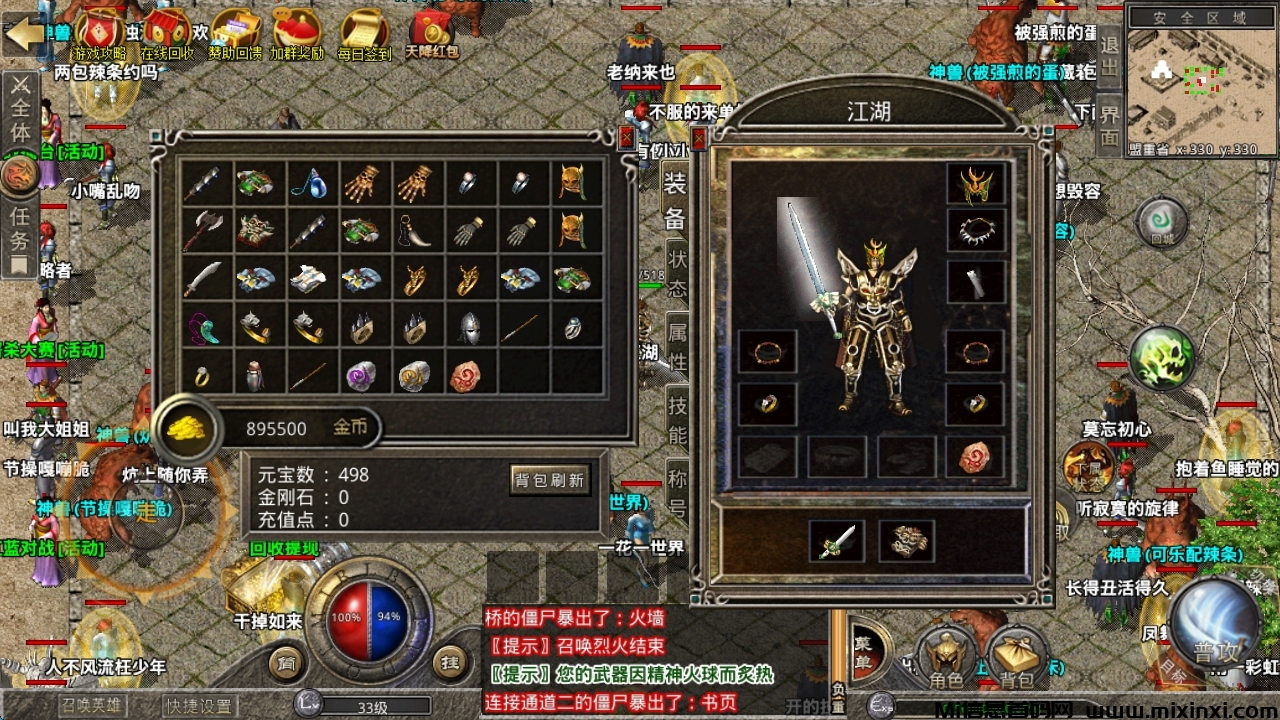Click the yellow back arrow button
The width and height of the screenshot is (1280, 720).
[24, 35]
